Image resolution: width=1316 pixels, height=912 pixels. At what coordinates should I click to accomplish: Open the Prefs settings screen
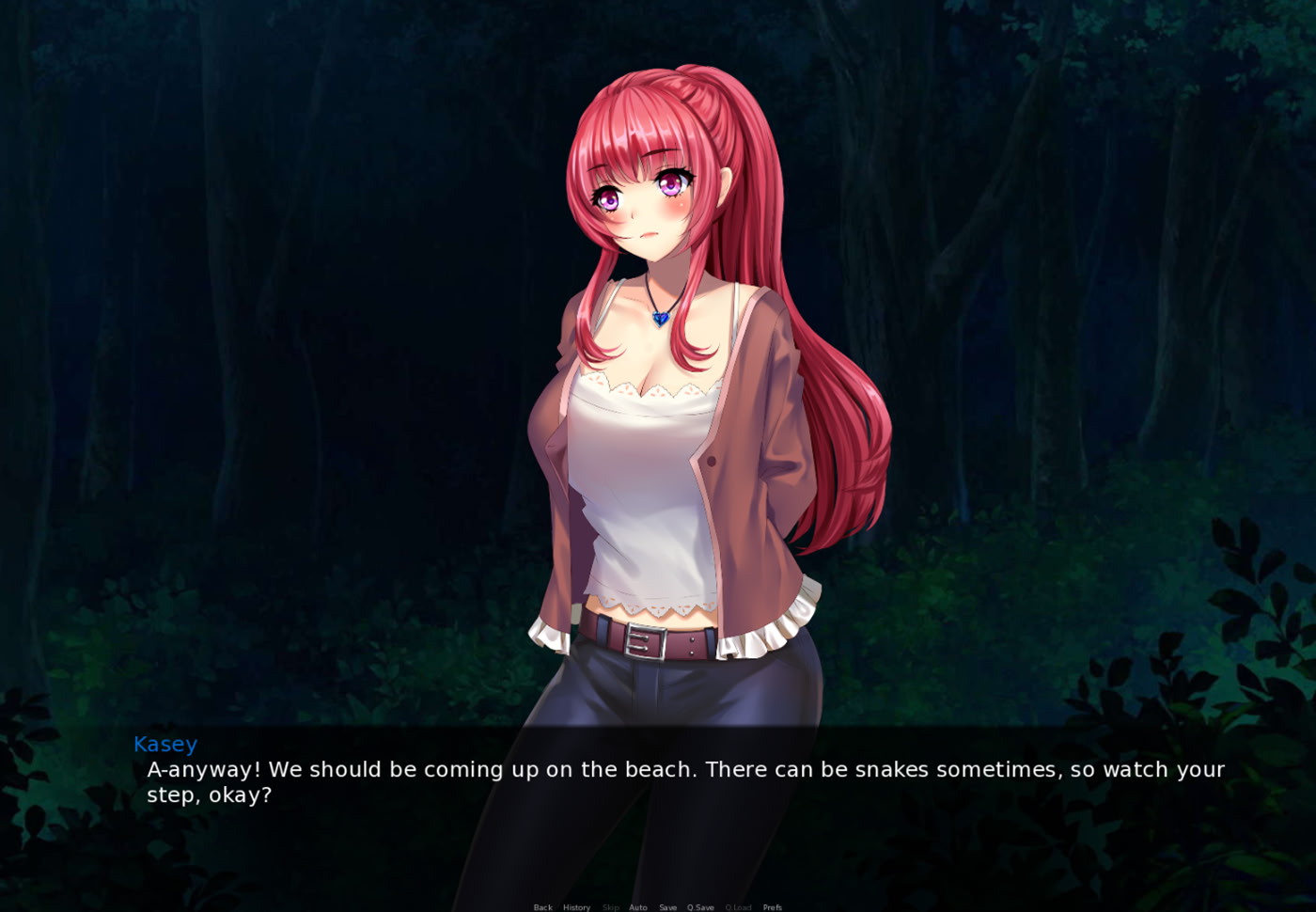coord(772,907)
